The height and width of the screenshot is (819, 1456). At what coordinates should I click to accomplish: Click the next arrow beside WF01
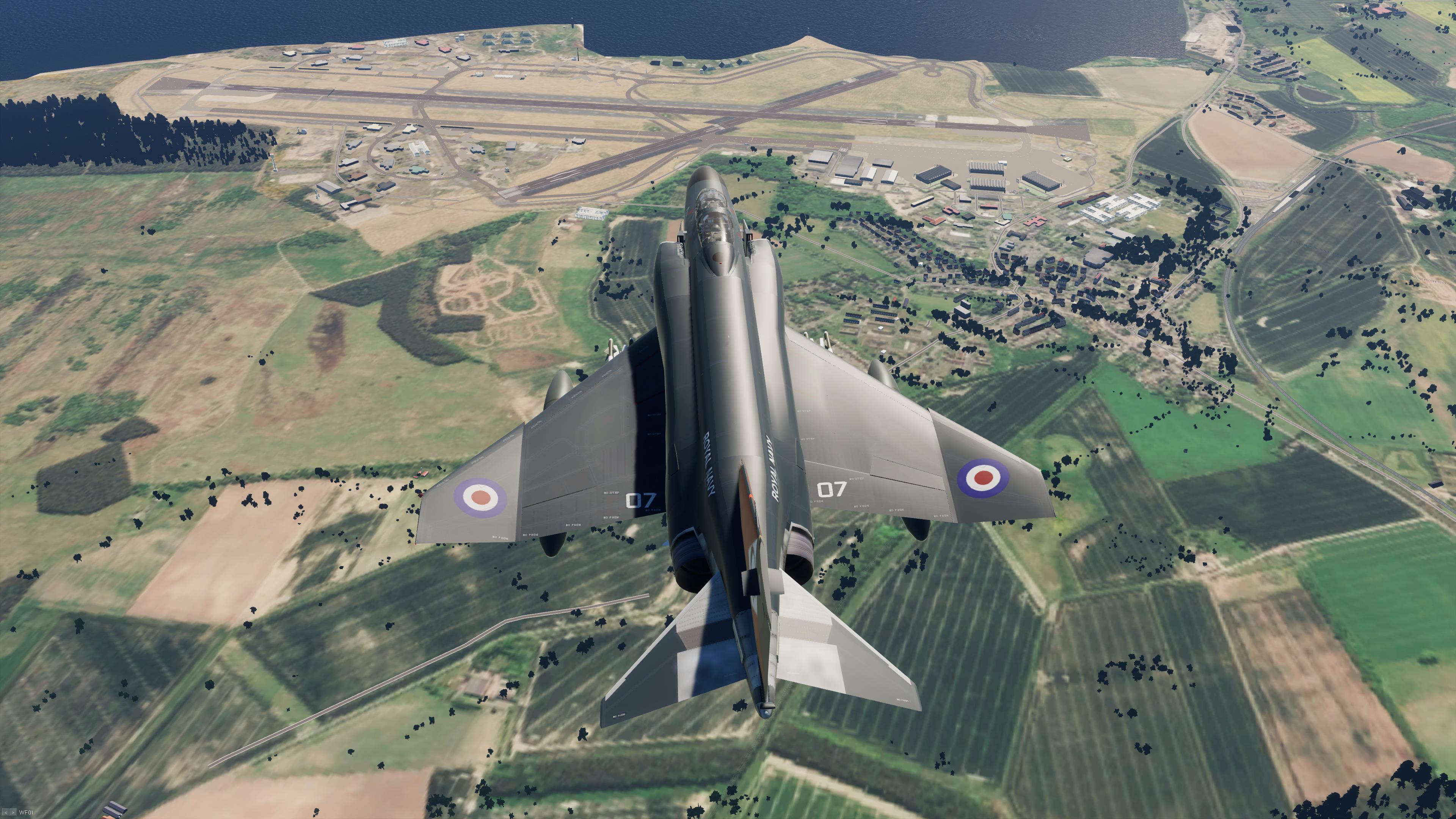tap(13, 813)
